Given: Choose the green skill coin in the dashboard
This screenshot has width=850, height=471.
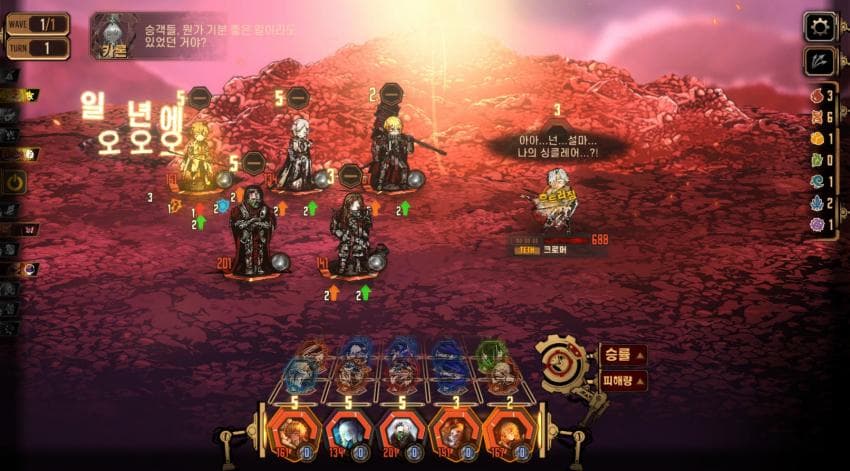Looking at the screenshot, I should point(491,353).
